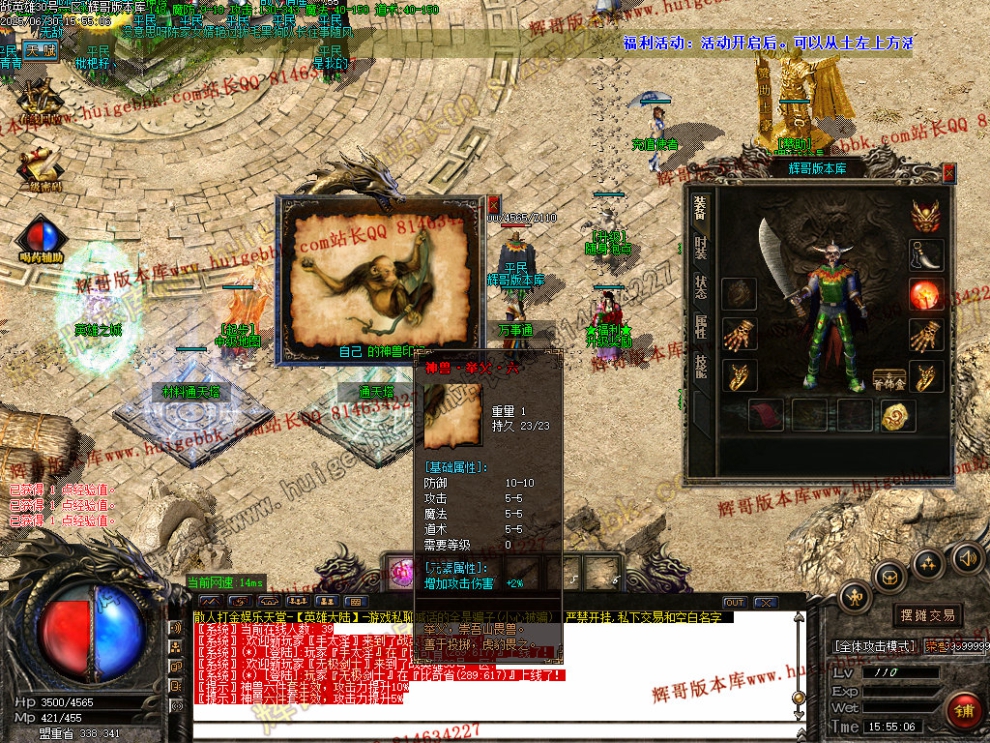Switch to the 时装 (fashion) tab
The width and height of the screenshot is (990, 743).
(701, 245)
